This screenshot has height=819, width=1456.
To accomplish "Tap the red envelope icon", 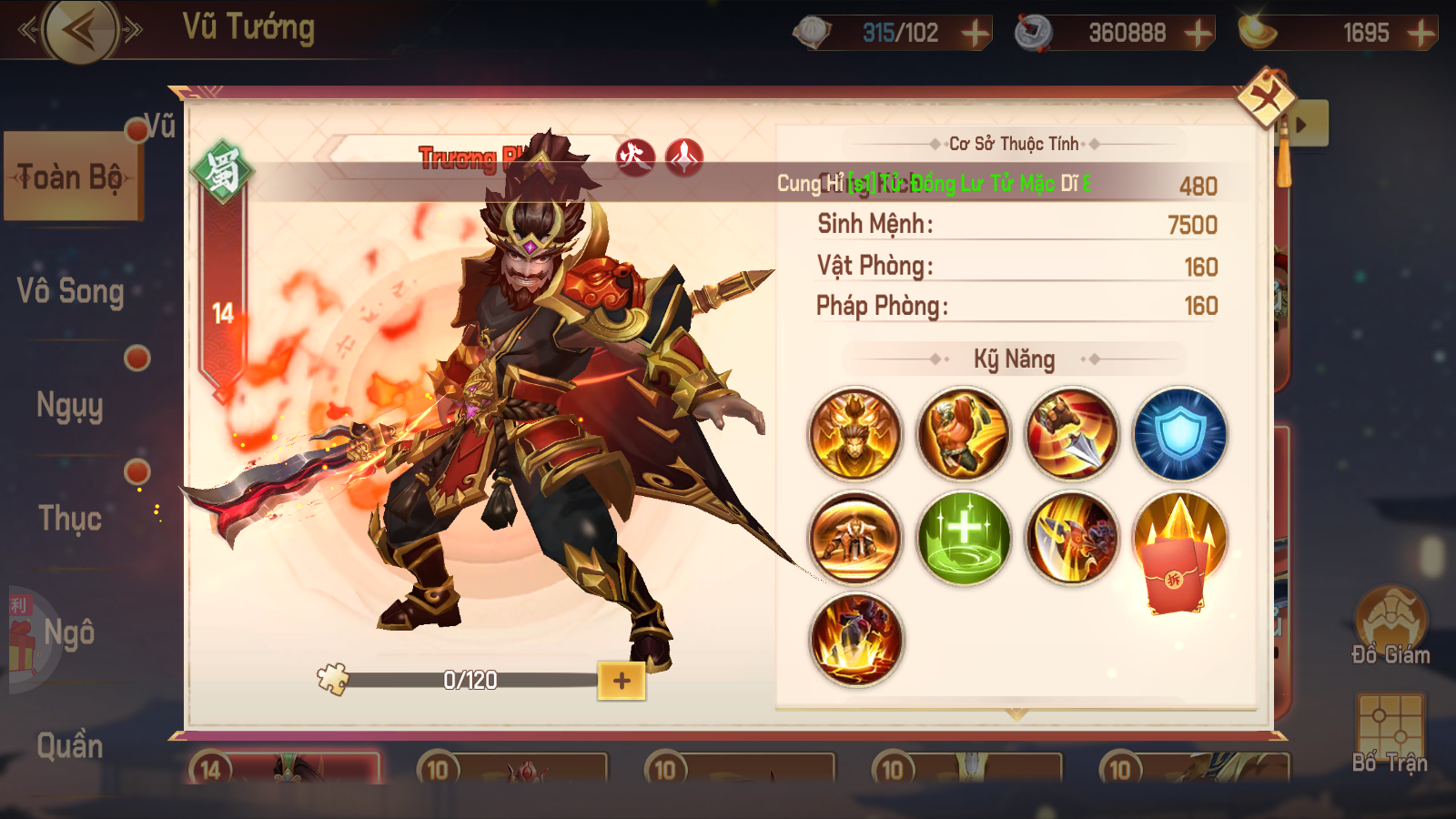I will [1177, 575].
